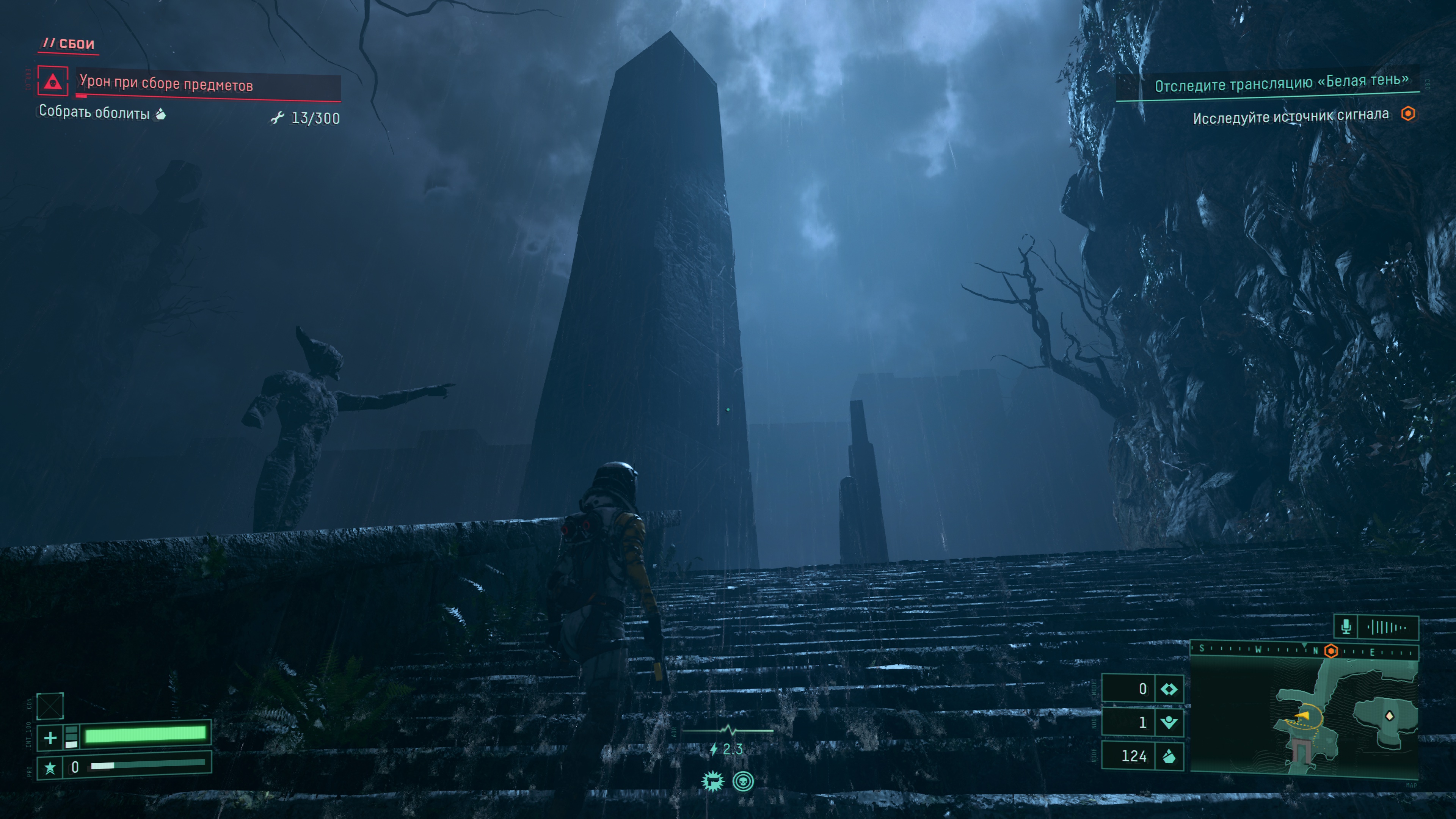Click the empty consumable slot above the health bar

(50, 705)
